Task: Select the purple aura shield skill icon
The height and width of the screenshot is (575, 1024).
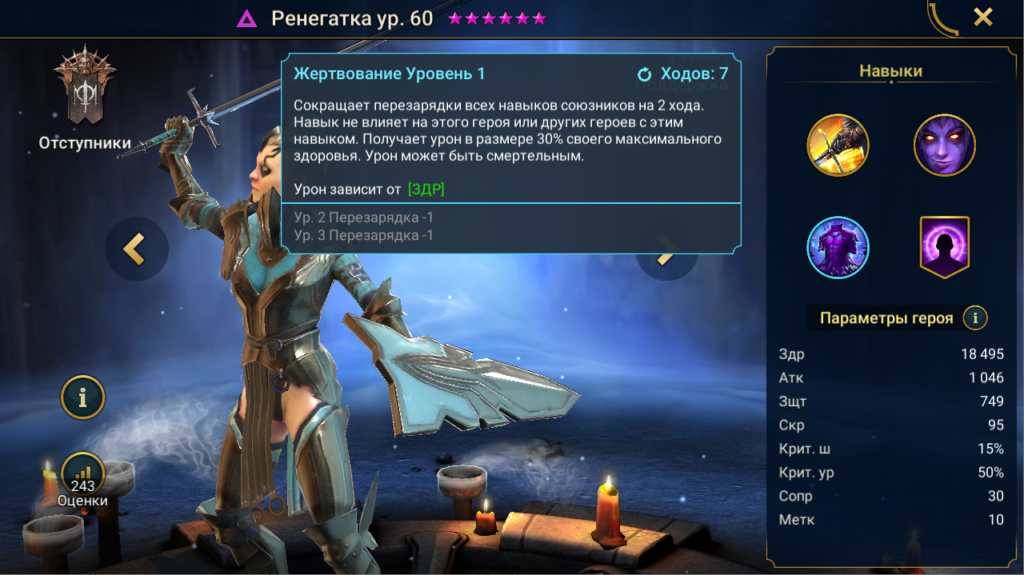Action: pos(944,247)
